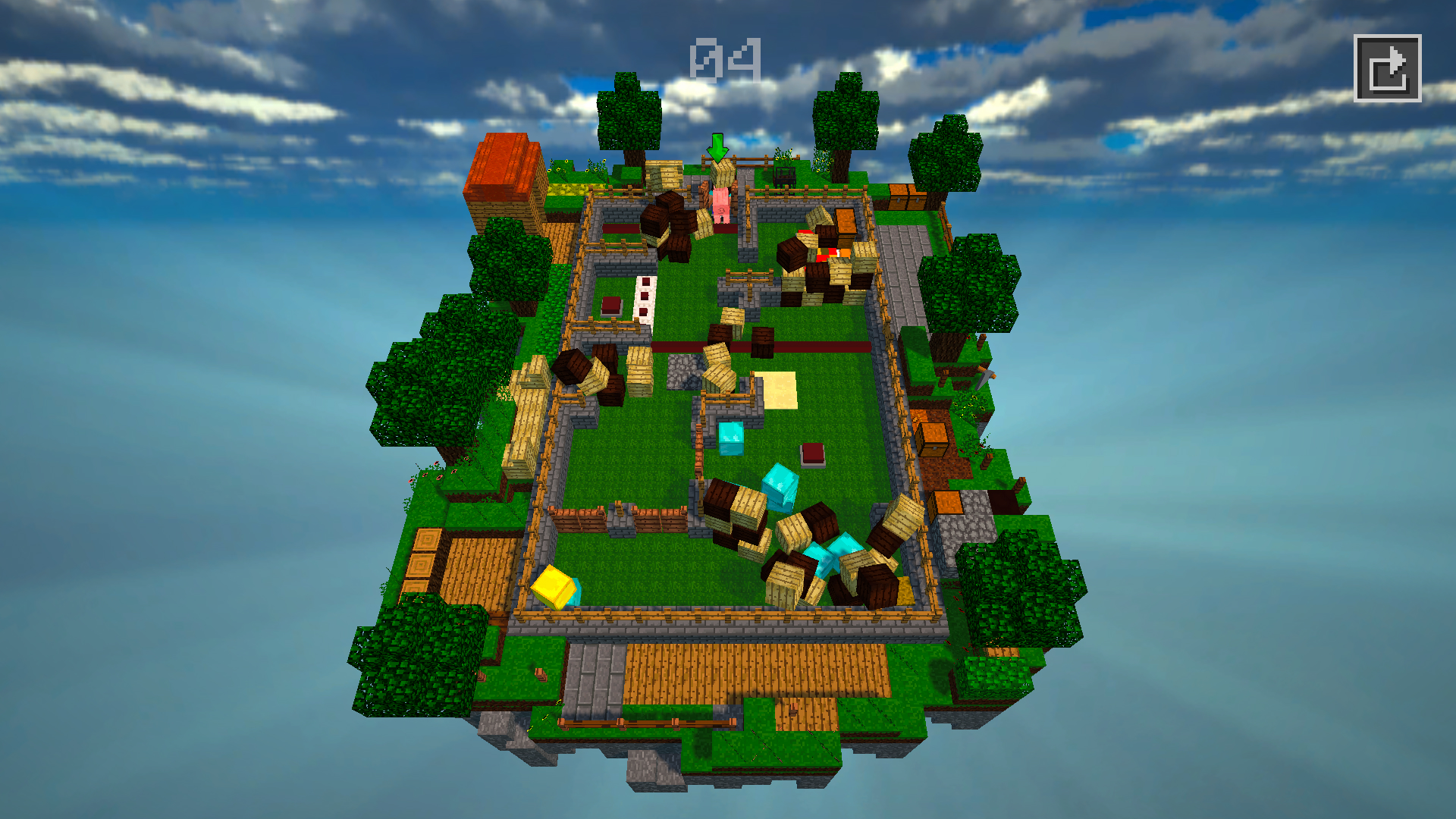
Task: Click the green arrow marker above the pig
Action: tap(717, 149)
